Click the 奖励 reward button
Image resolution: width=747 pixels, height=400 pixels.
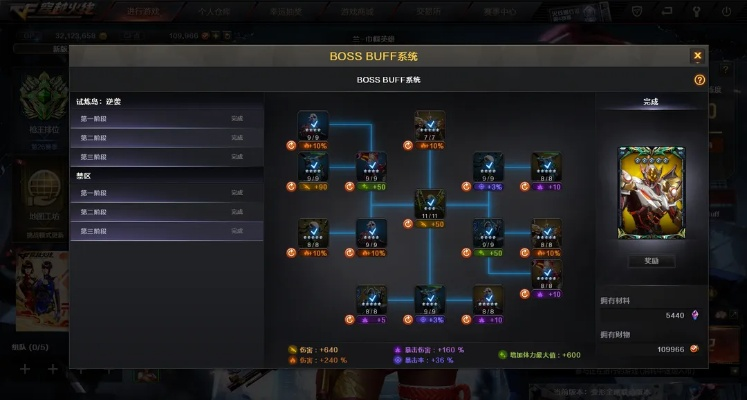point(651,261)
